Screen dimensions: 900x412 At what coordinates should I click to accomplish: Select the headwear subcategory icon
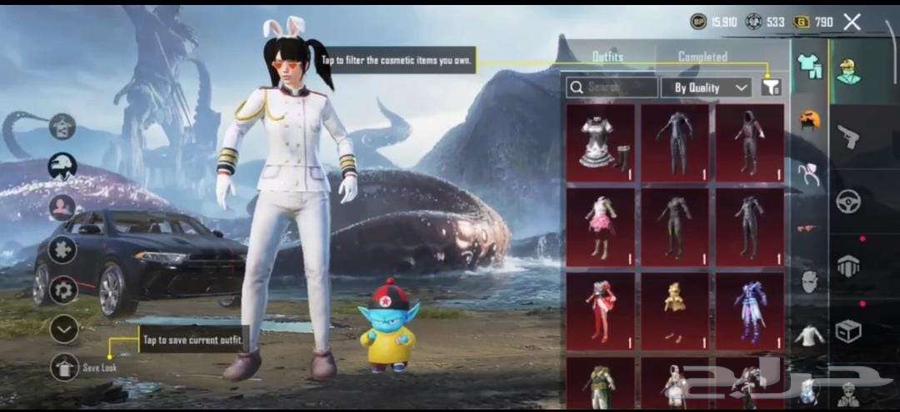tap(809, 120)
